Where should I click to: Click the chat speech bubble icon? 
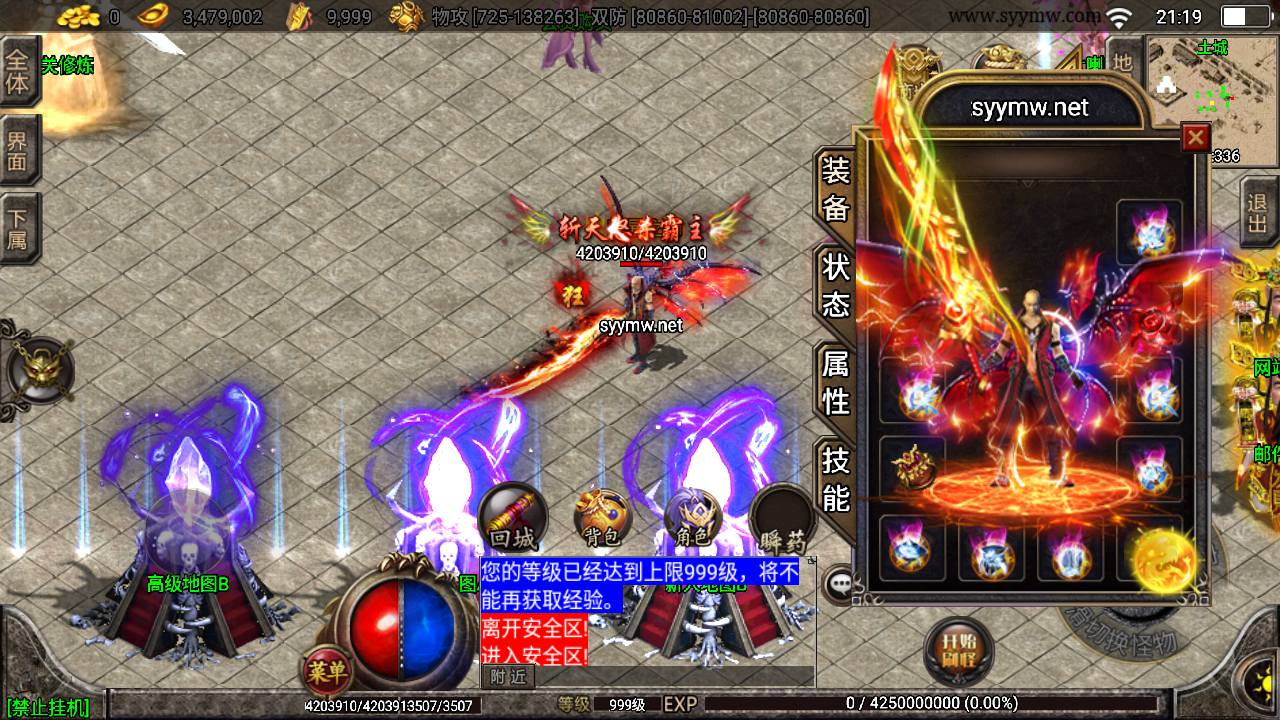(x=838, y=585)
